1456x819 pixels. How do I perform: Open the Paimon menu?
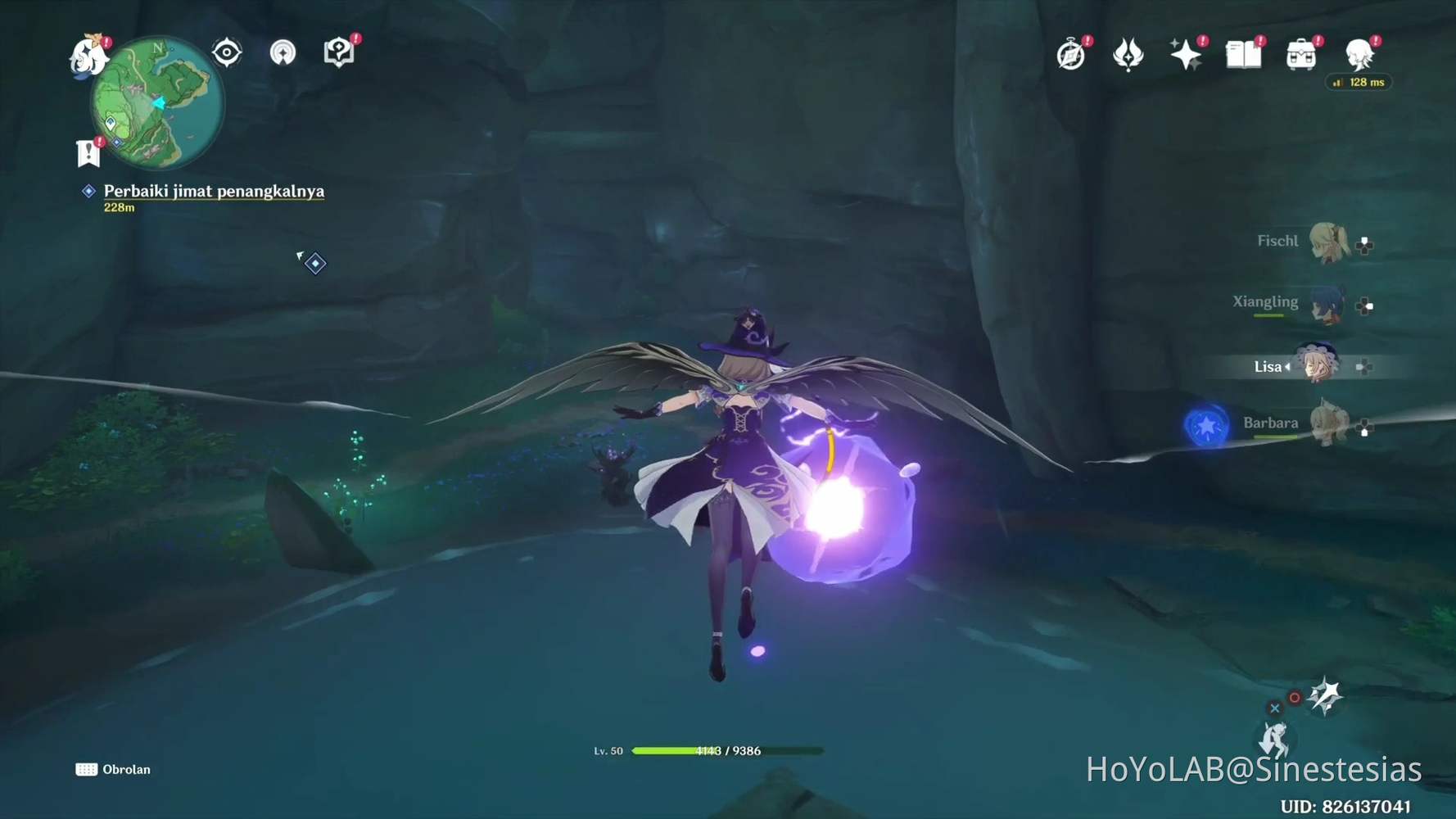coord(88,56)
